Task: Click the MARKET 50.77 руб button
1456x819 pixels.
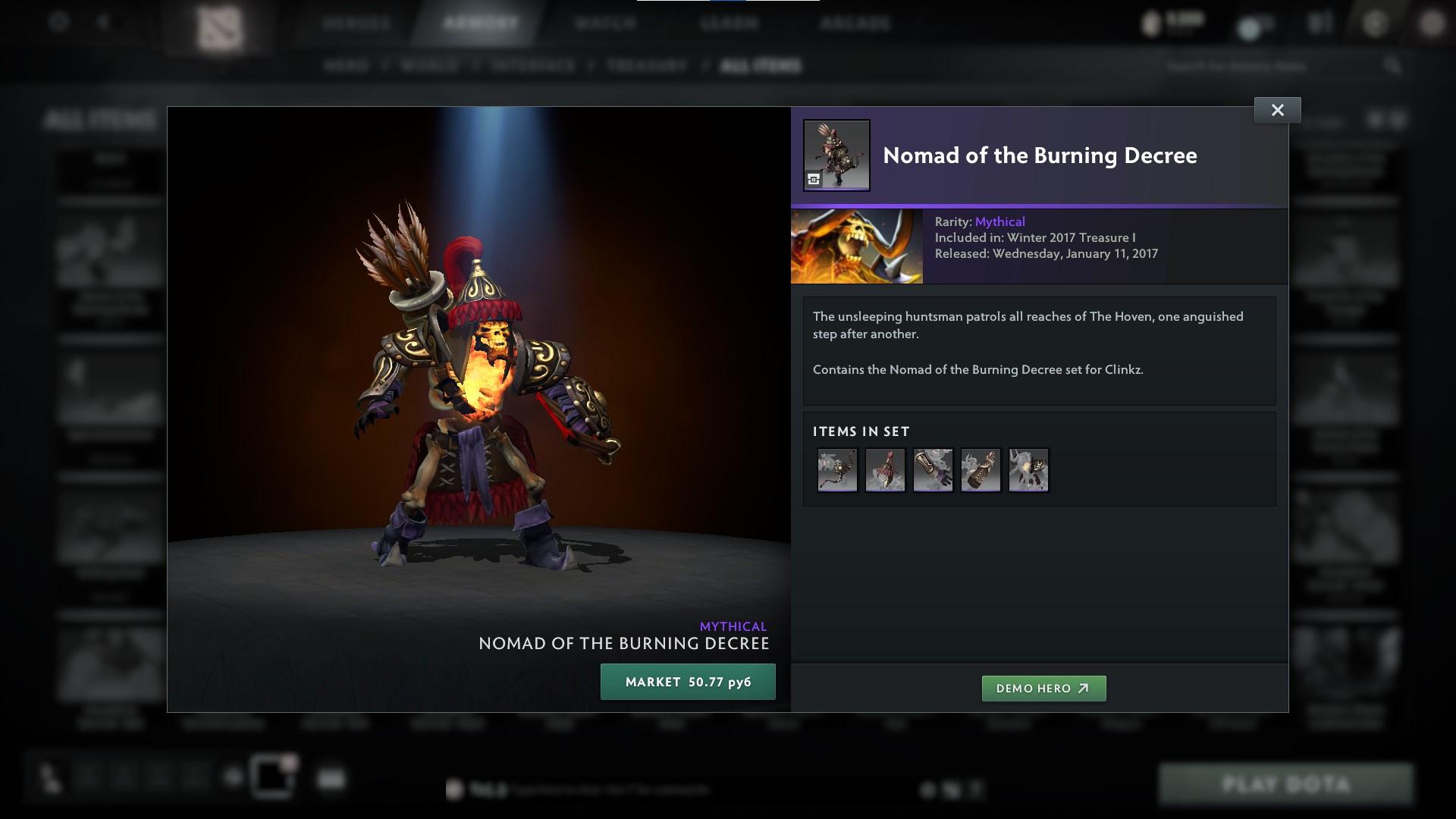Action: coord(687,681)
